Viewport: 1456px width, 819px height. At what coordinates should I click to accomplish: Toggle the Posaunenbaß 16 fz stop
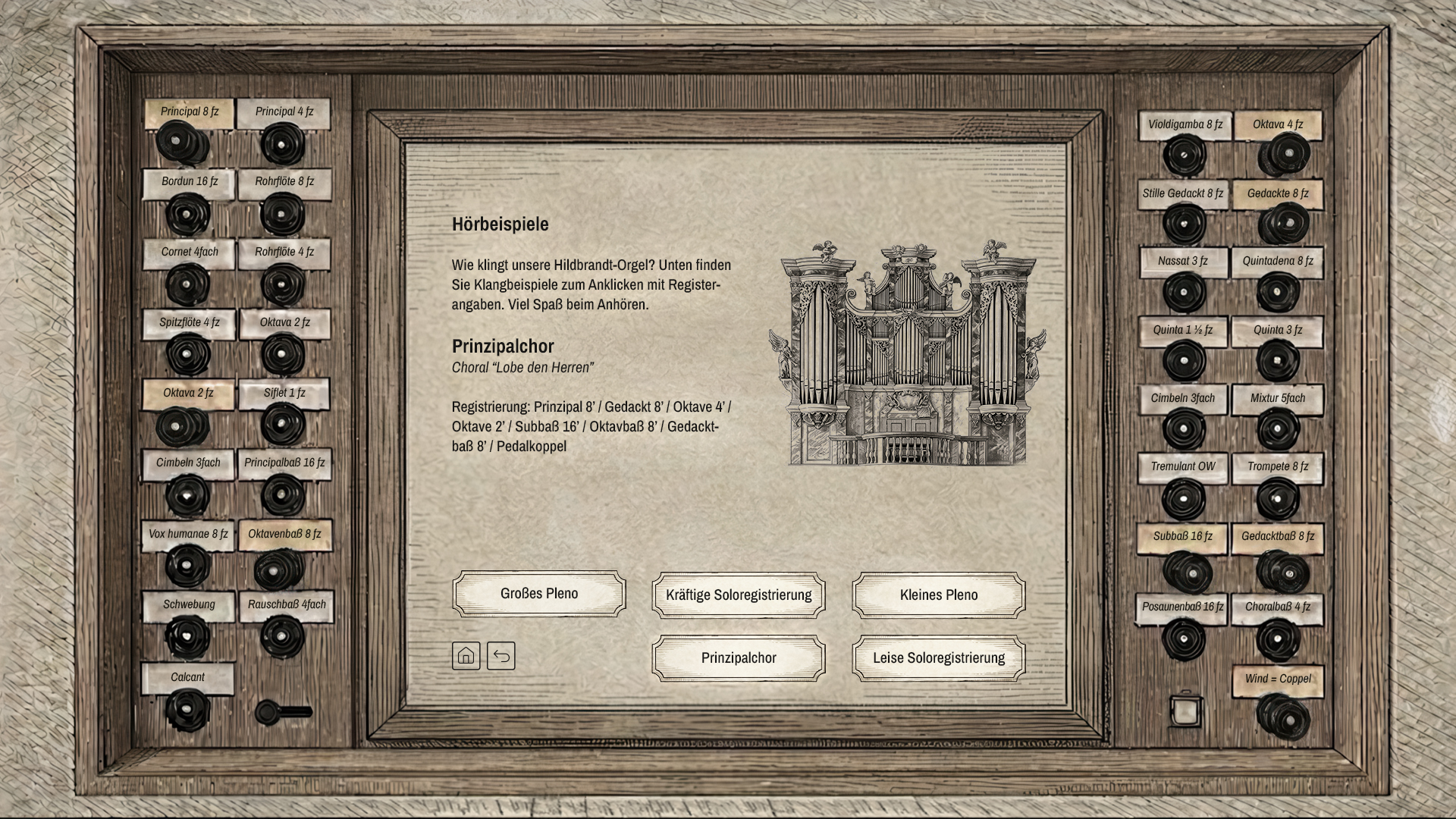[1184, 639]
